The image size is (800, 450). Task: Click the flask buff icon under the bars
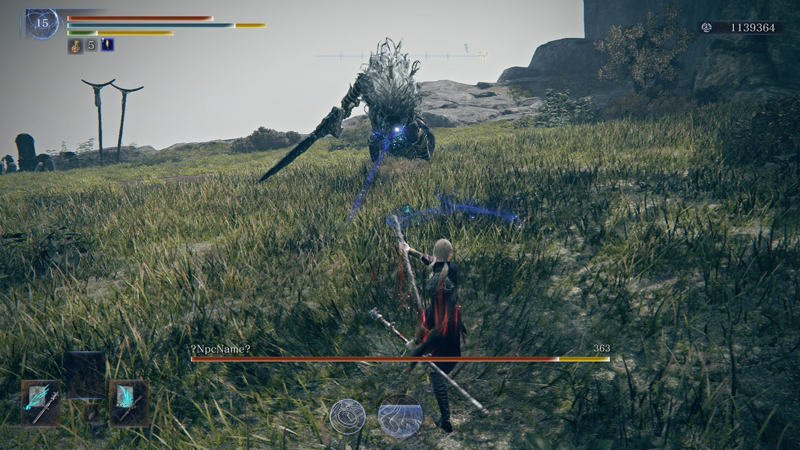click(75, 45)
